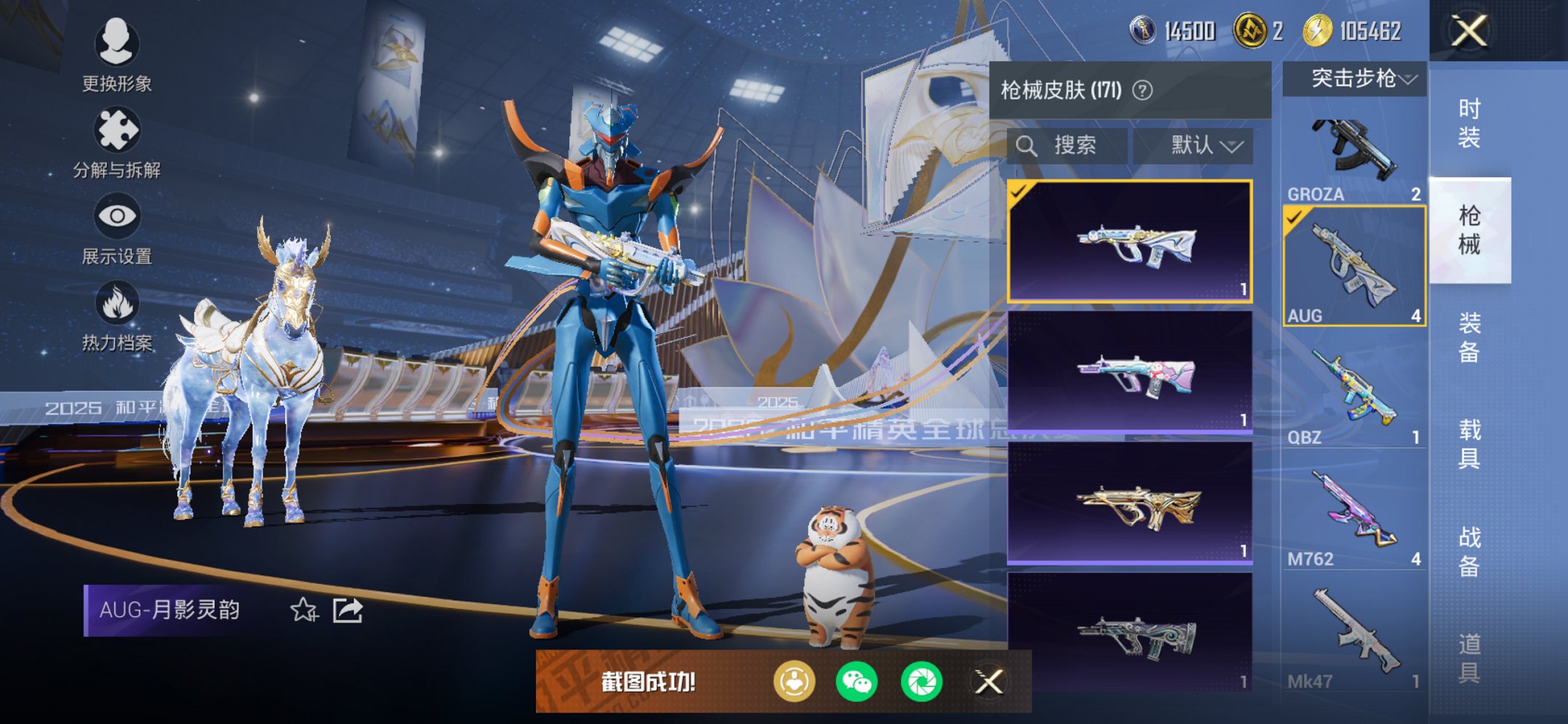Choose the golden AUG skin
Image resolution: width=1568 pixels, height=724 pixels.
1130,503
